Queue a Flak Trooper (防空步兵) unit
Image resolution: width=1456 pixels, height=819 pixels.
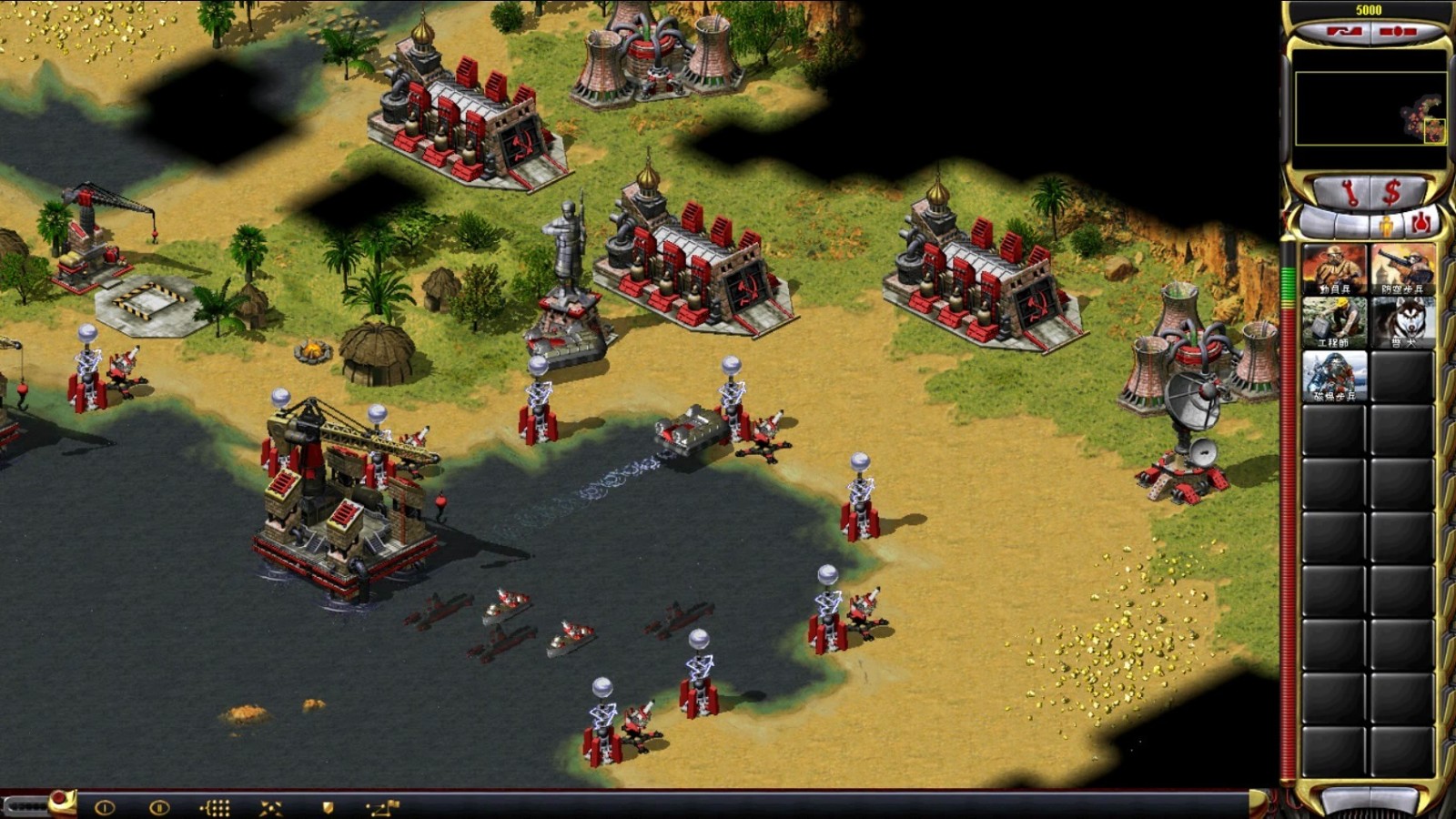coord(1402,268)
